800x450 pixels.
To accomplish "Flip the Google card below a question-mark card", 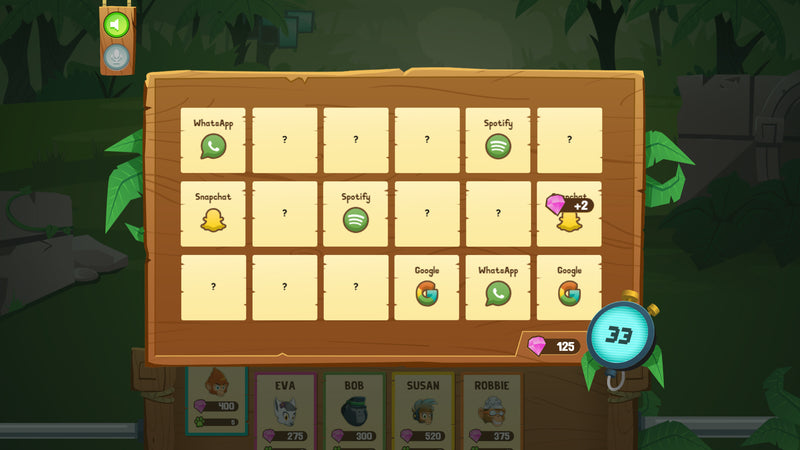I will 427,287.
